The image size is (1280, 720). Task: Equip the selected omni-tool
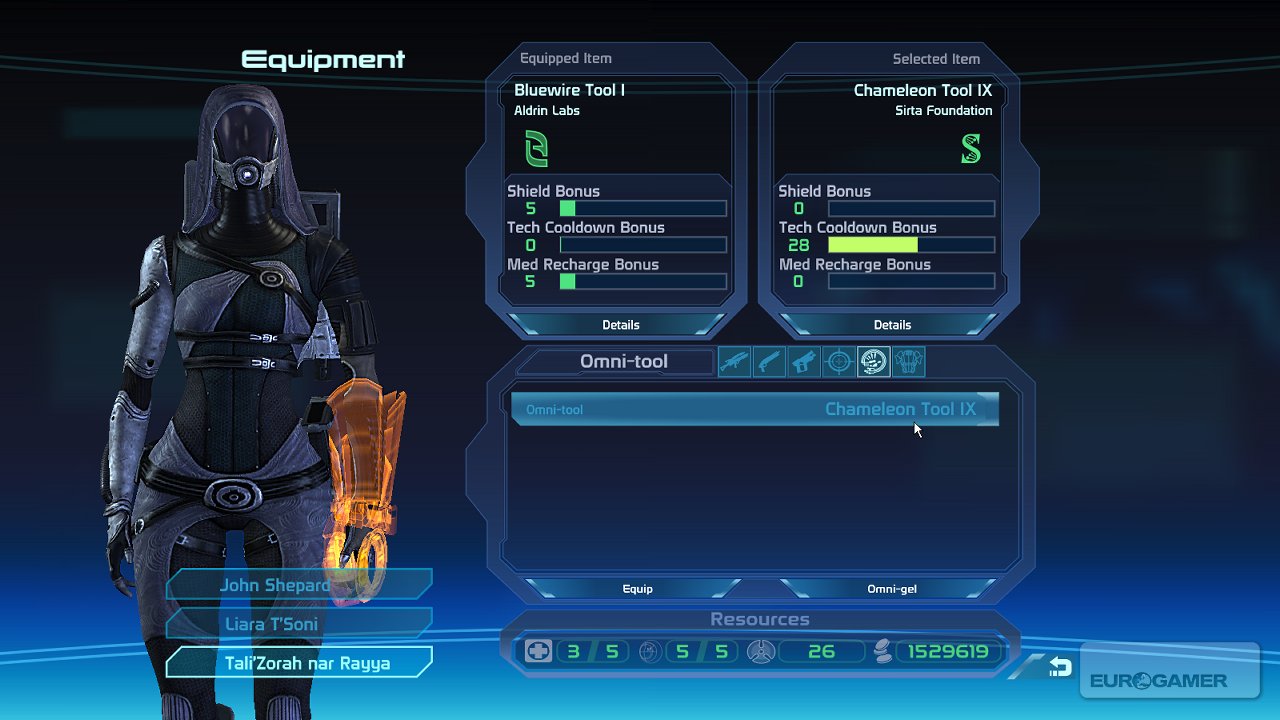[x=637, y=589]
